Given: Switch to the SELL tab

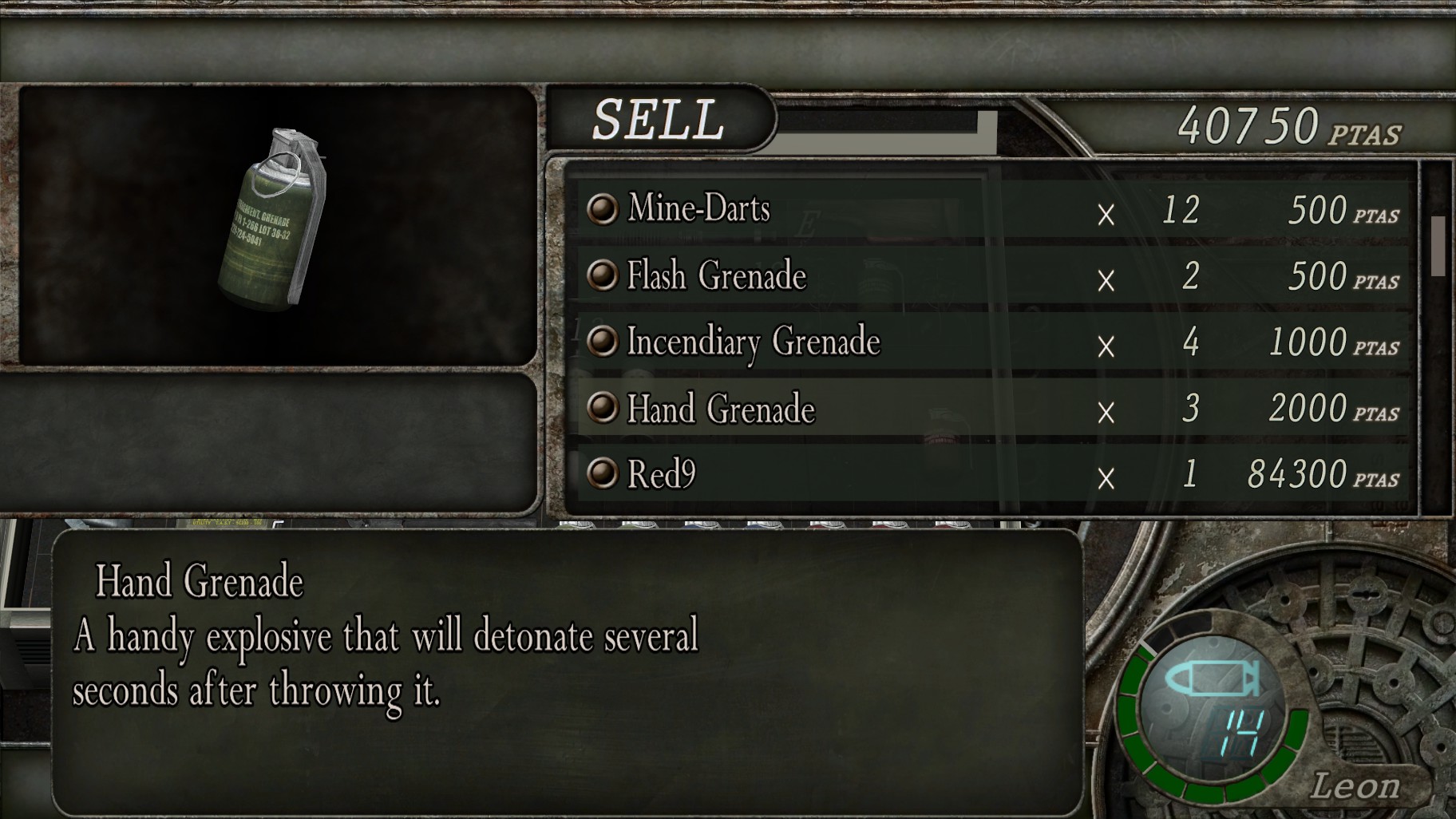Looking at the screenshot, I should pyautogui.click(x=659, y=120).
